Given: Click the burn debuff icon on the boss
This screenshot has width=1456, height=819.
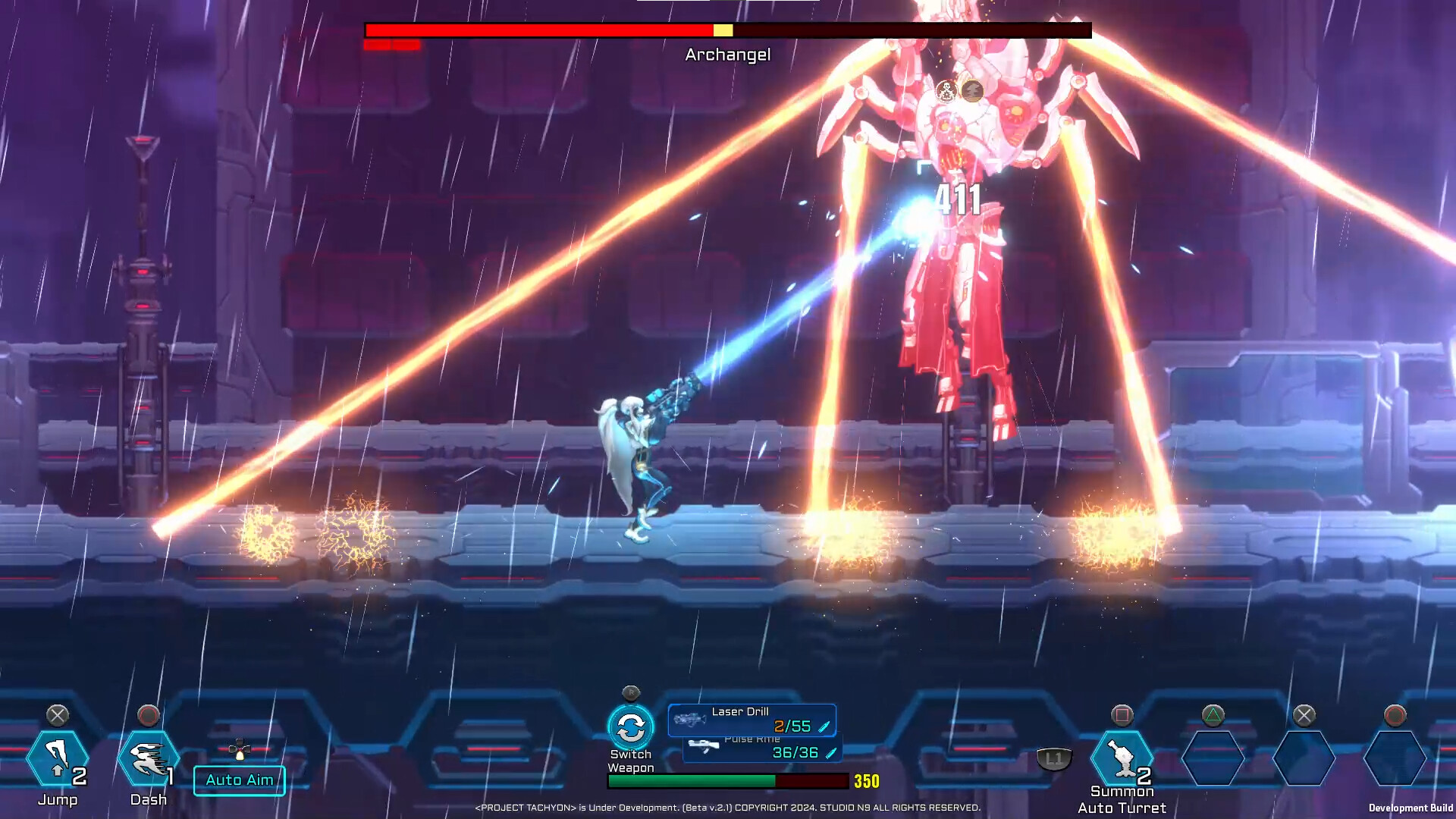Looking at the screenshot, I should [972, 90].
